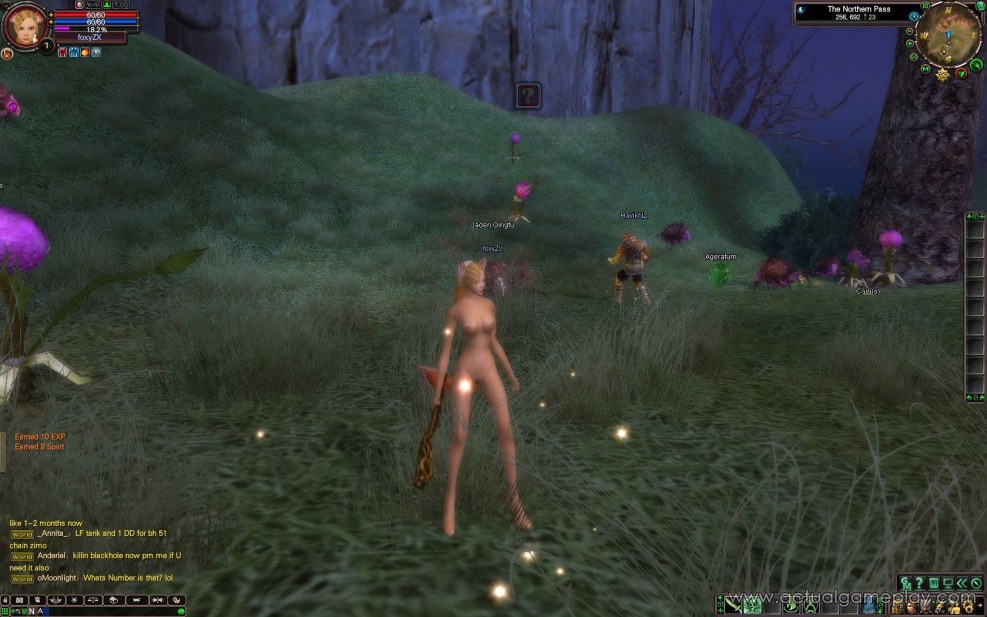
Task: Open the circular minimap
Action: coord(950,32)
